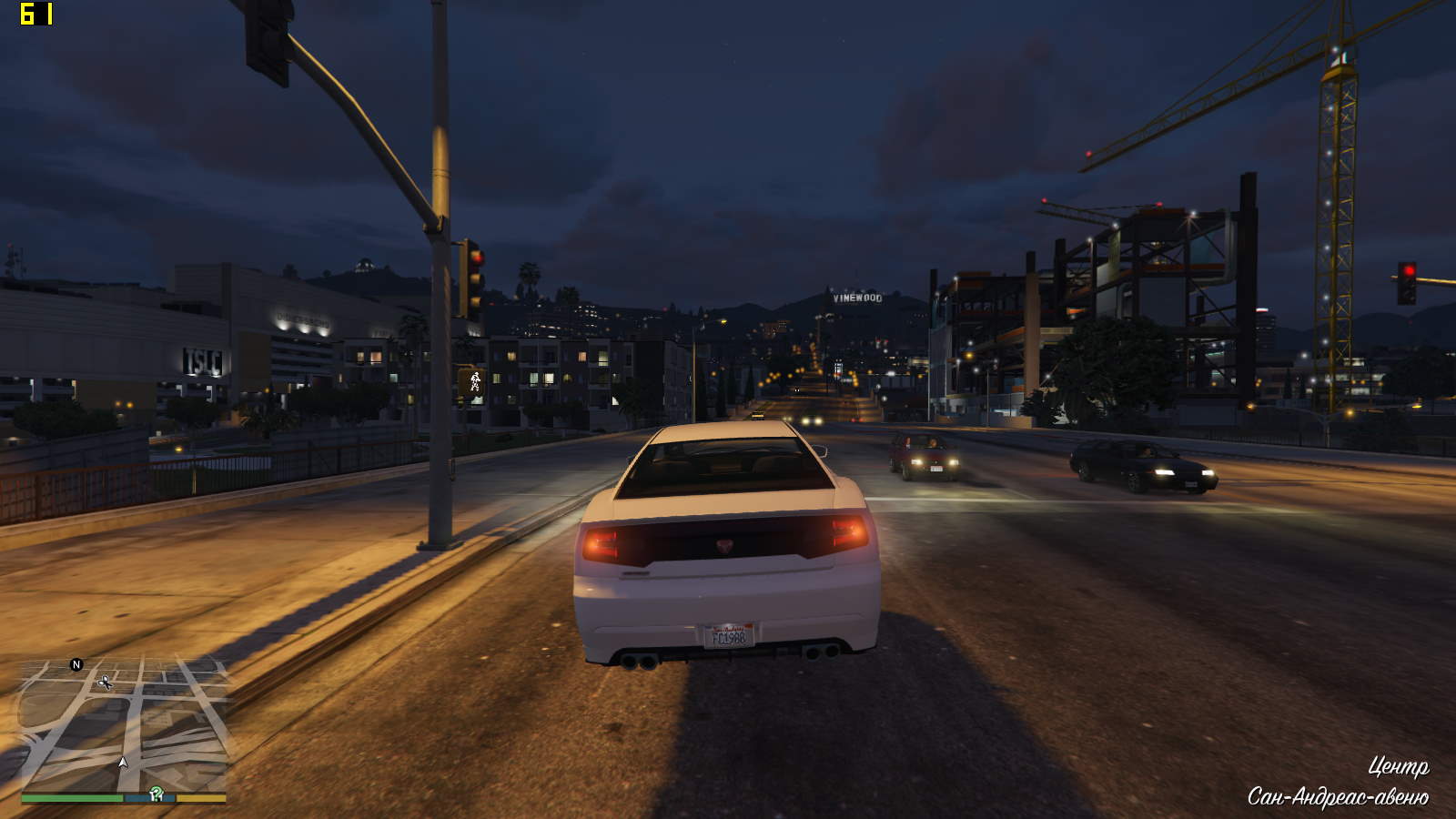Click the white player arrow on the minimap
The image size is (1456, 819).
123,762
